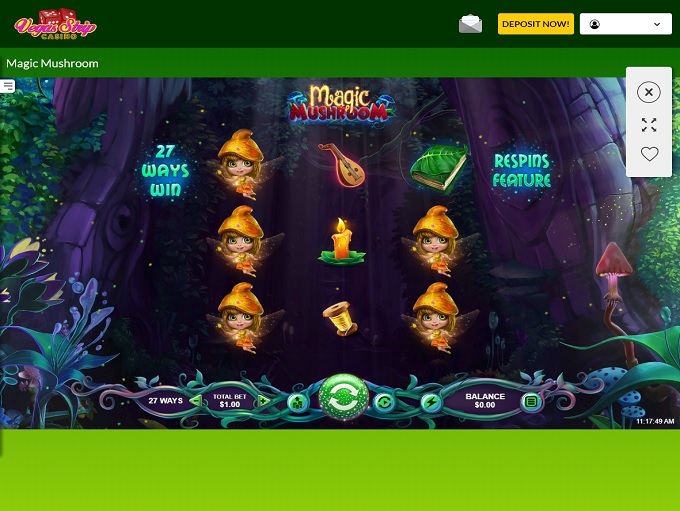Open the user account dropdown
Viewport: 680px width, 511px height.
(x=625, y=24)
